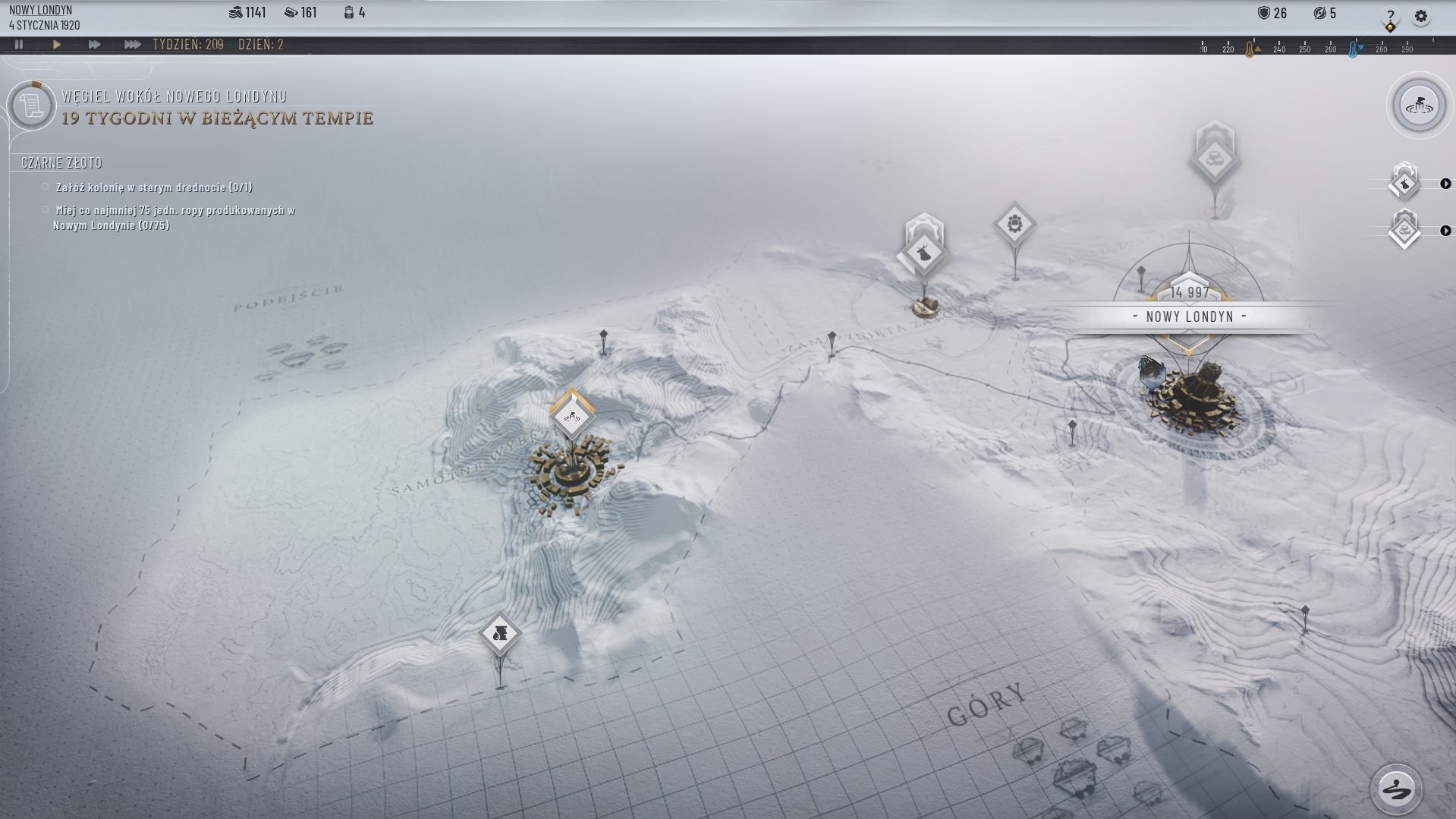Check the objective 'Załóż kolonię w starym drednocie'
1456x819 pixels.
click(46, 185)
